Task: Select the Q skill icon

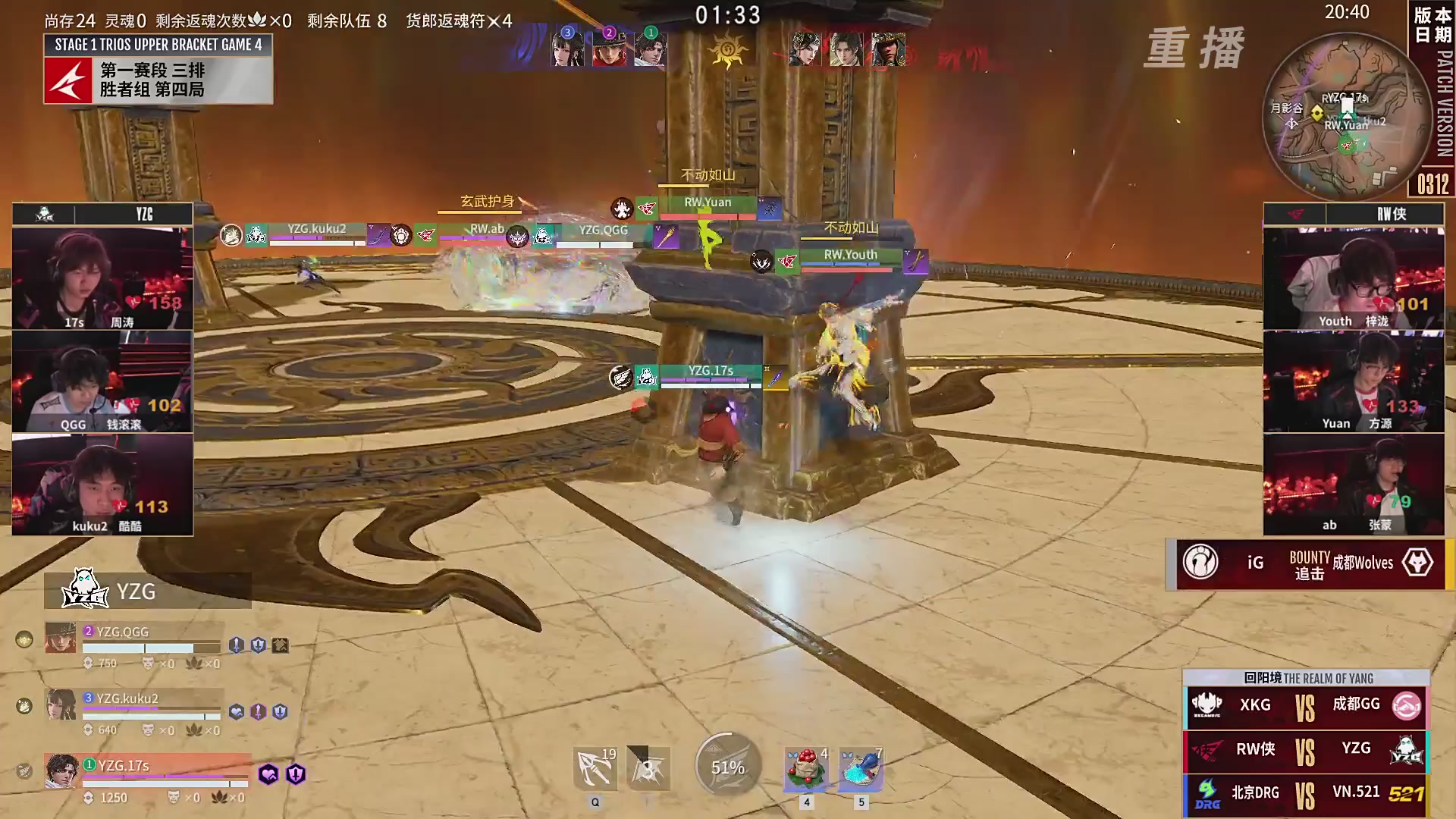Action: coord(596,767)
